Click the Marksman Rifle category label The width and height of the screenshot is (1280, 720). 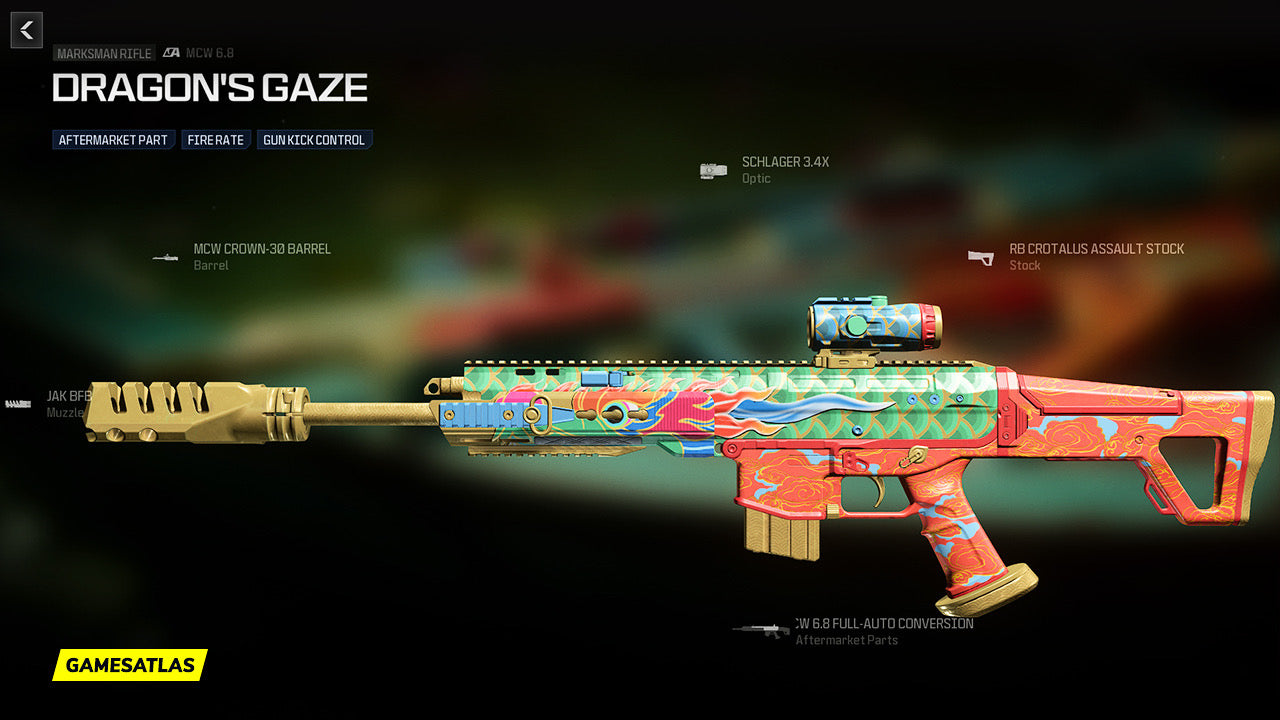pos(104,54)
